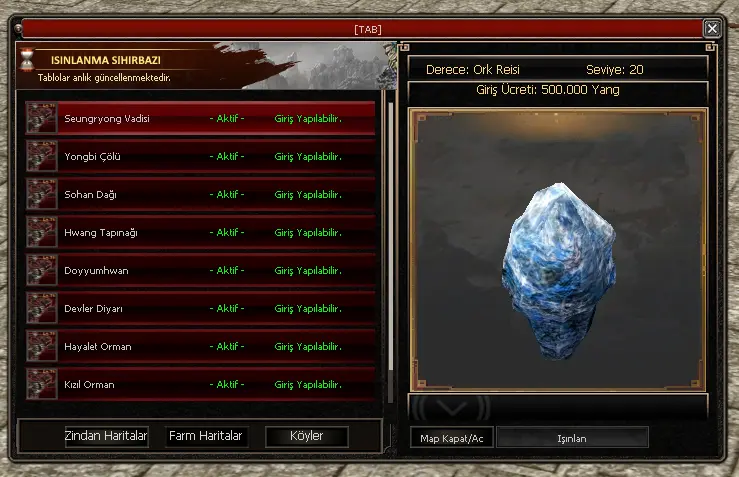Choose the Yongbi Çölü map row
This screenshot has height=477, width=739.
tap(200, 157)
